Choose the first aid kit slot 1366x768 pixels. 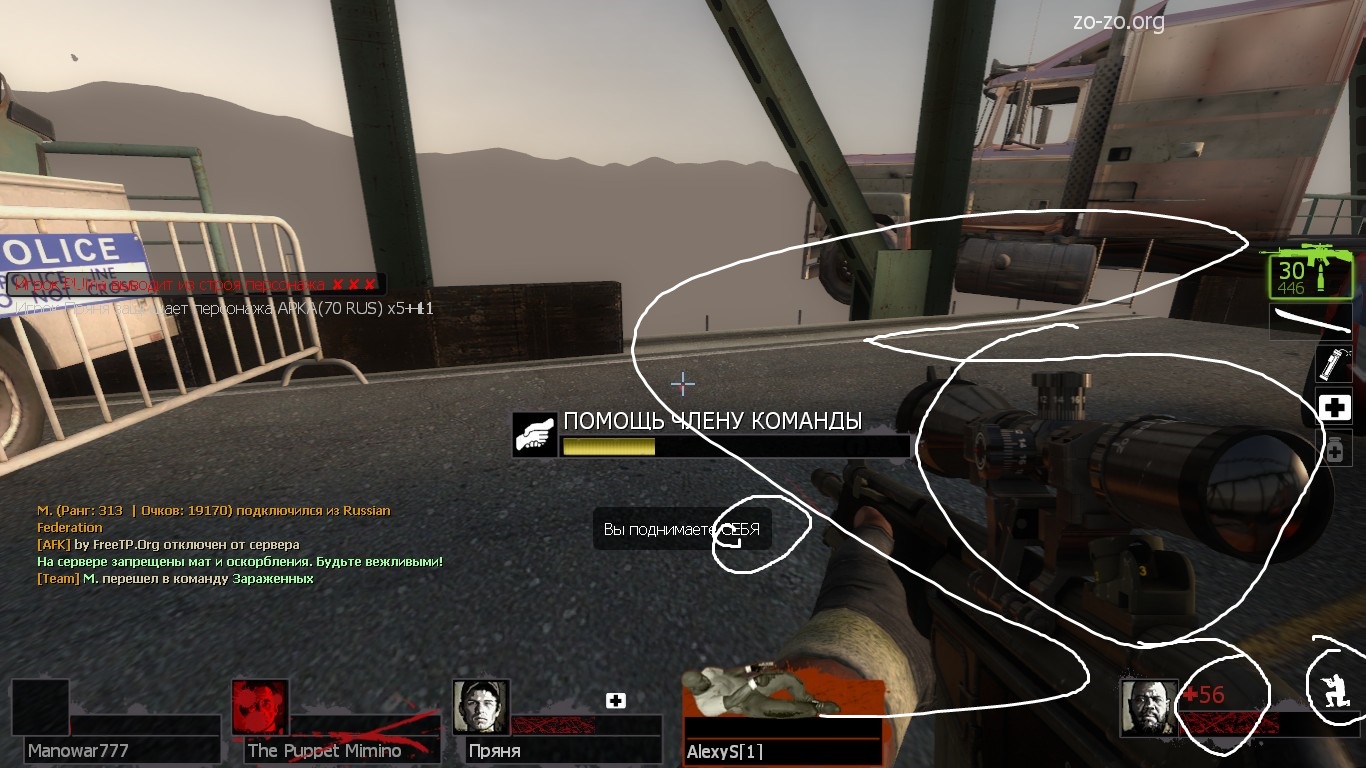pyautogui.click(x=1334, y=407)
